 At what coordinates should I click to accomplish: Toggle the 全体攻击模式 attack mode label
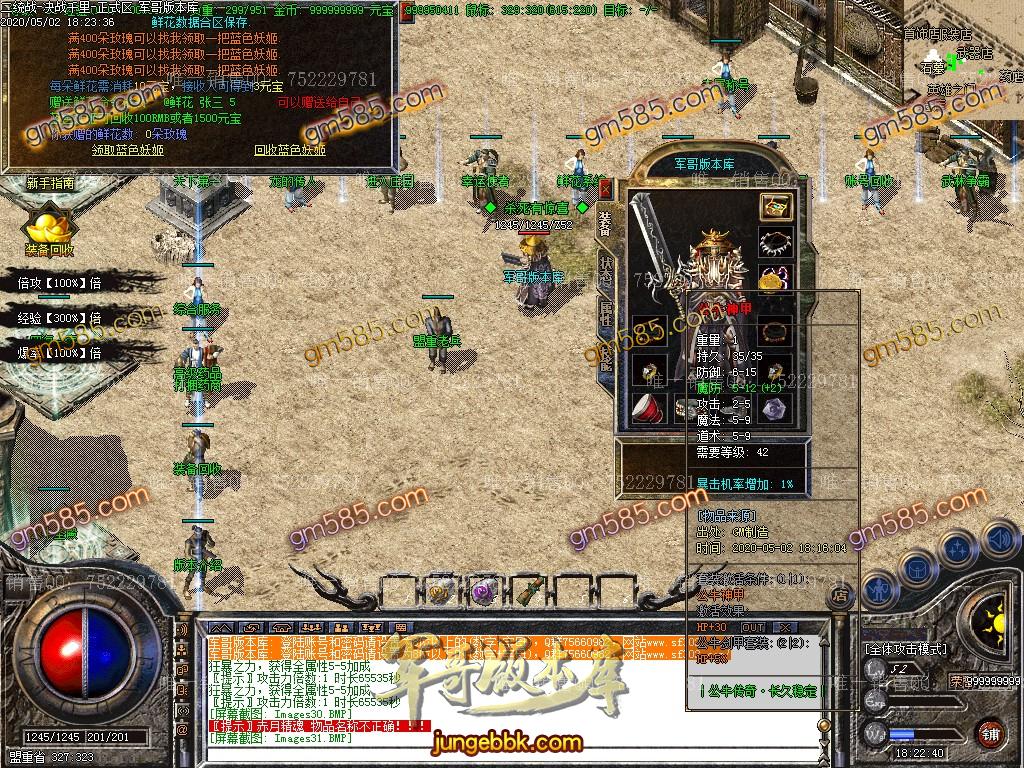pos(906,649)
